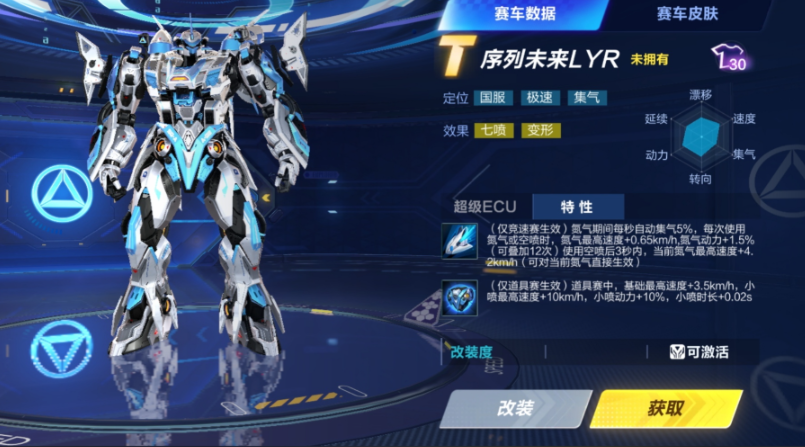Screen dimensions: 805x447
Task: Click the purple shirt level 30 icon
Action: [x=729, y=59]
